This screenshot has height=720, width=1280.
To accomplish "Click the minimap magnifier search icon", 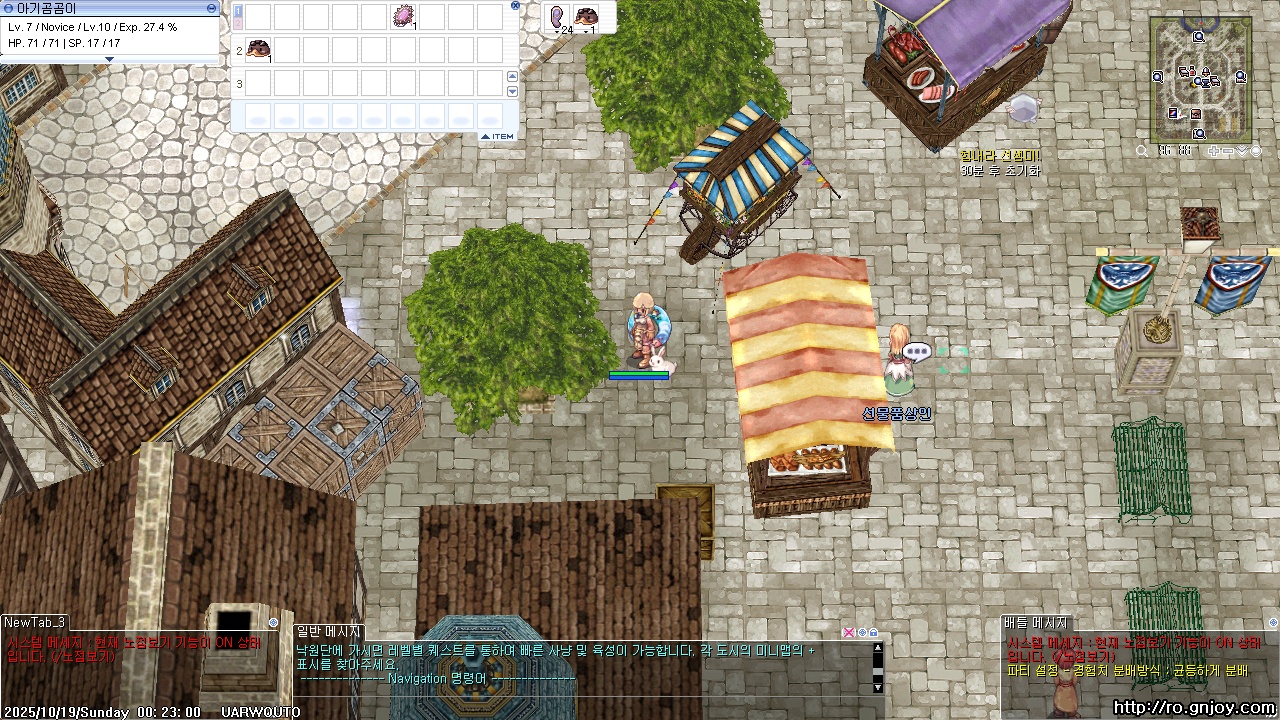I will click(1142, 151).
